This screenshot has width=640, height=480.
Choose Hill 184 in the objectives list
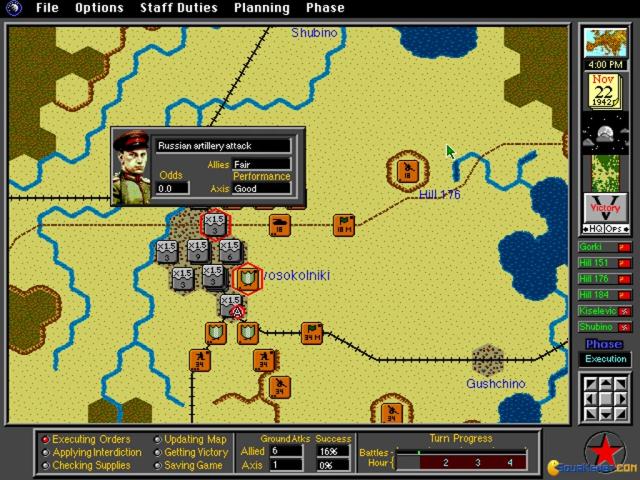tap(604, 295)
